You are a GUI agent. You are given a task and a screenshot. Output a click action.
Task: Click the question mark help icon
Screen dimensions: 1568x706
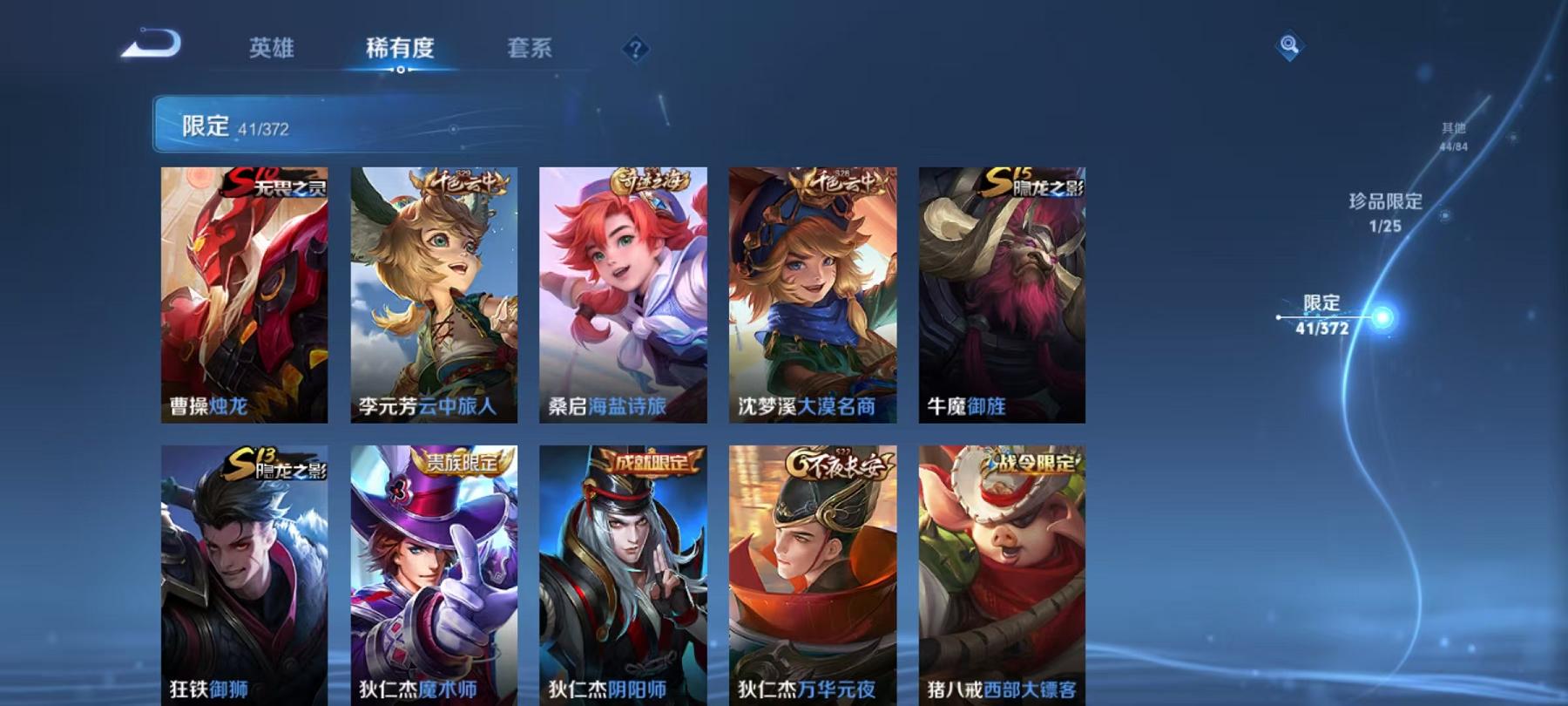point(635,50)
